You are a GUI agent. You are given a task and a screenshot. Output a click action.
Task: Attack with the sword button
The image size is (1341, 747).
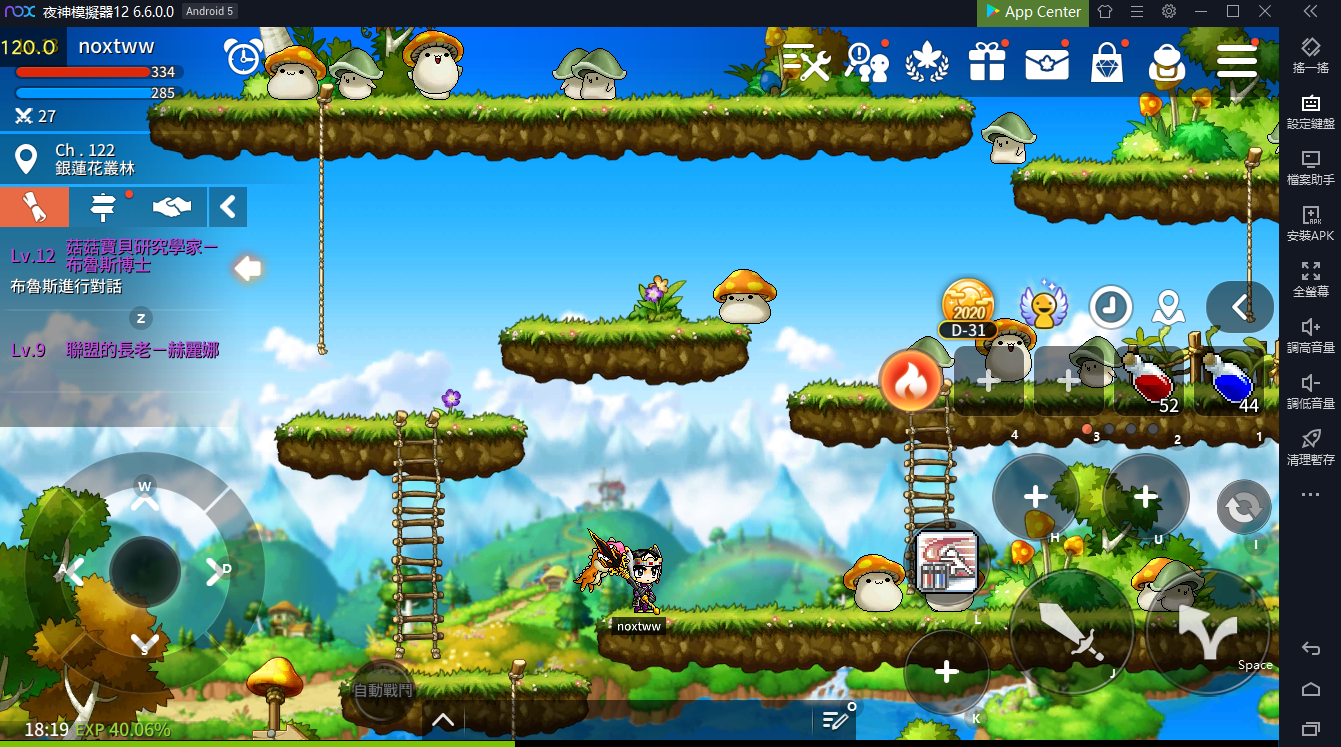1072,630
